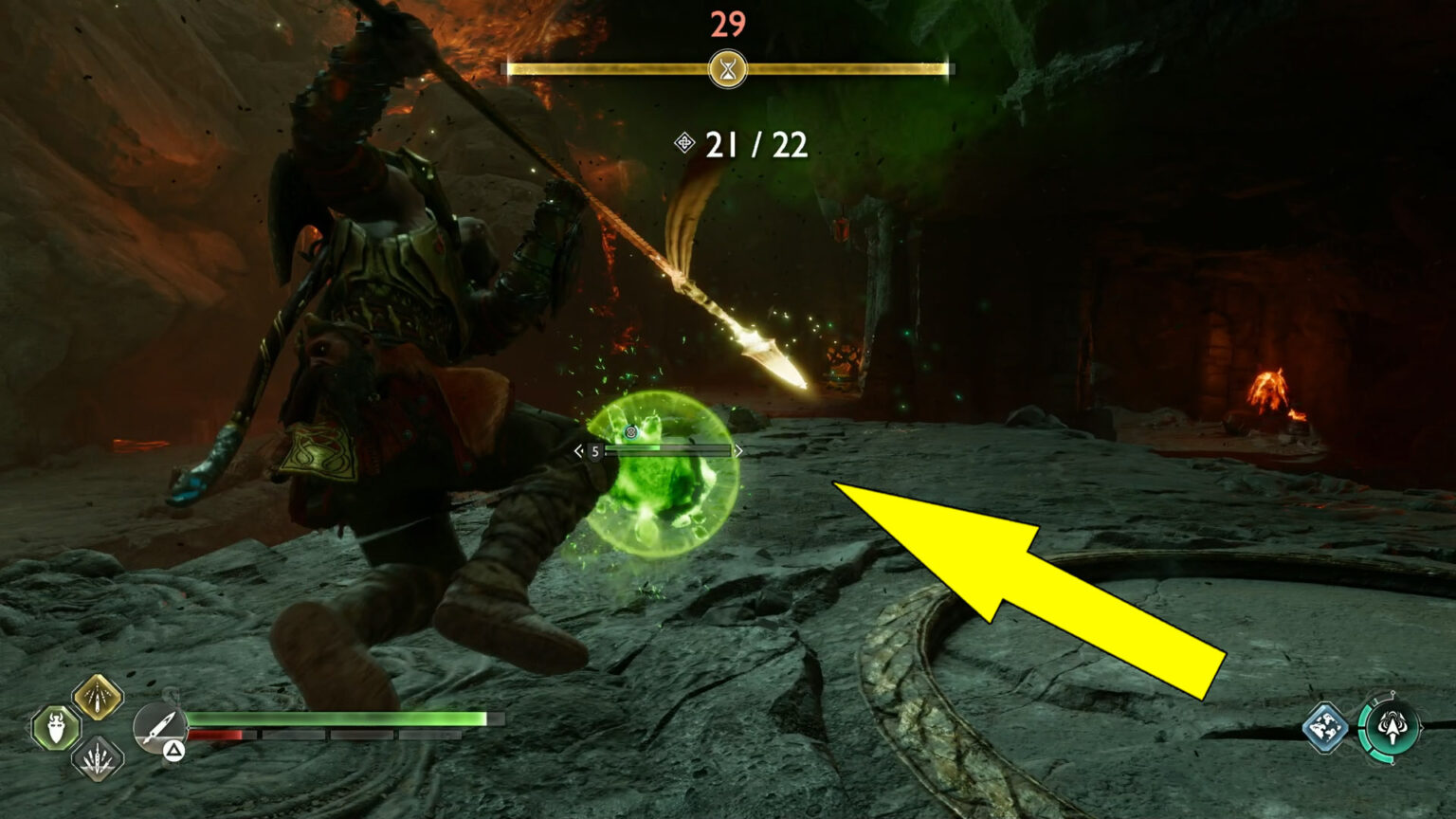Click the green beetle rune icon bottom left
Viewport: 1456px width, 819px height.
[x=55, y=728]
